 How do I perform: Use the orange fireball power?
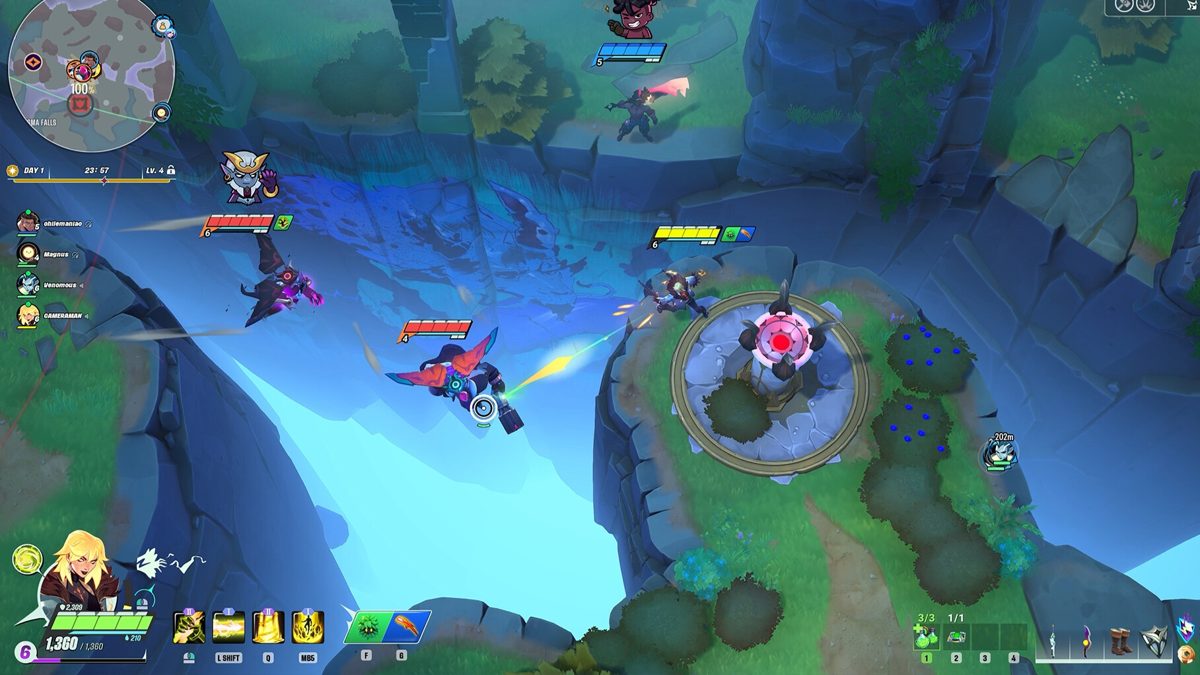click(408, 627)
